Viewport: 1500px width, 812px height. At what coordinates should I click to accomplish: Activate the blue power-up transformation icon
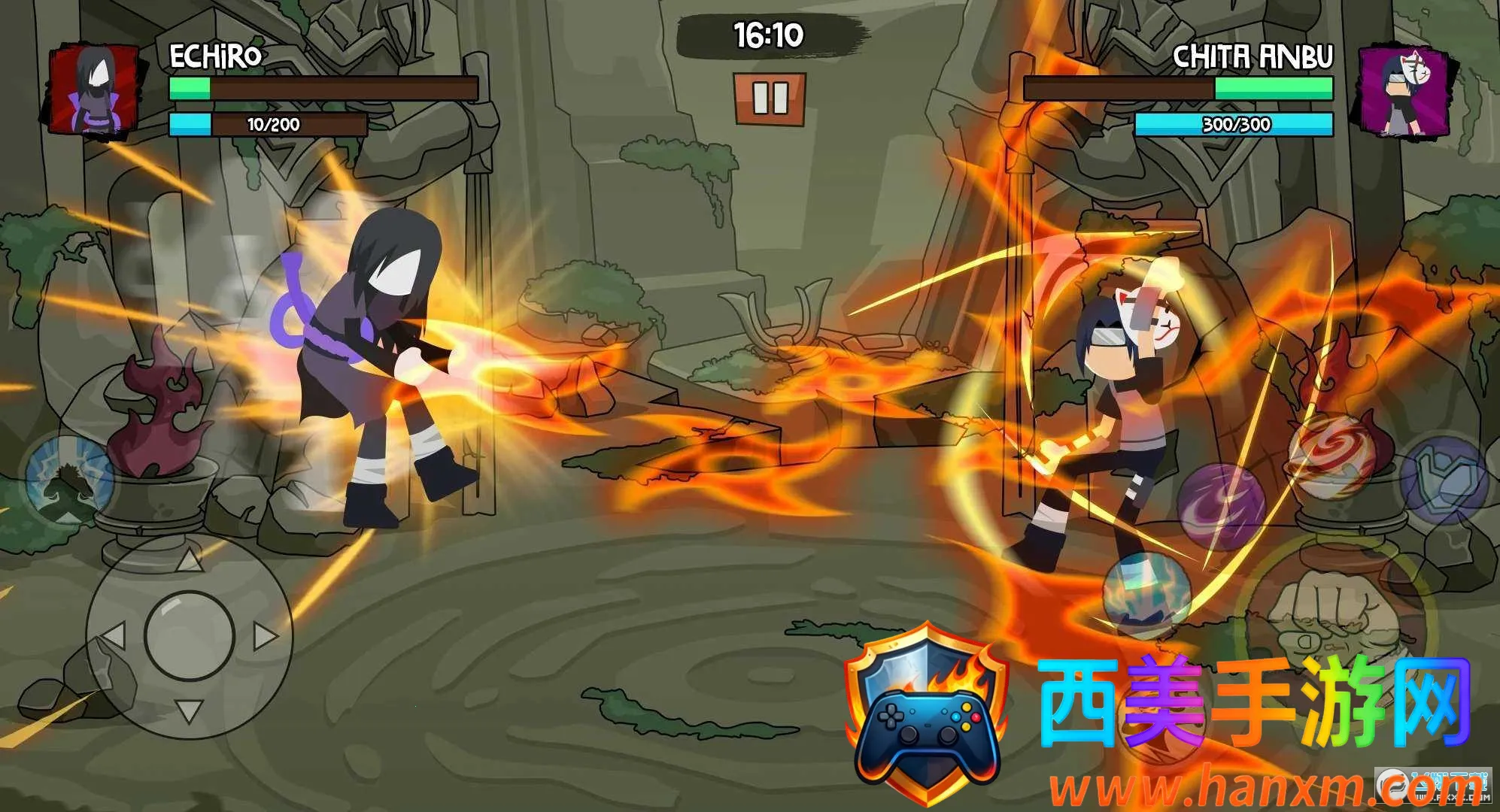pyautogui.click(x=68, y=480)
